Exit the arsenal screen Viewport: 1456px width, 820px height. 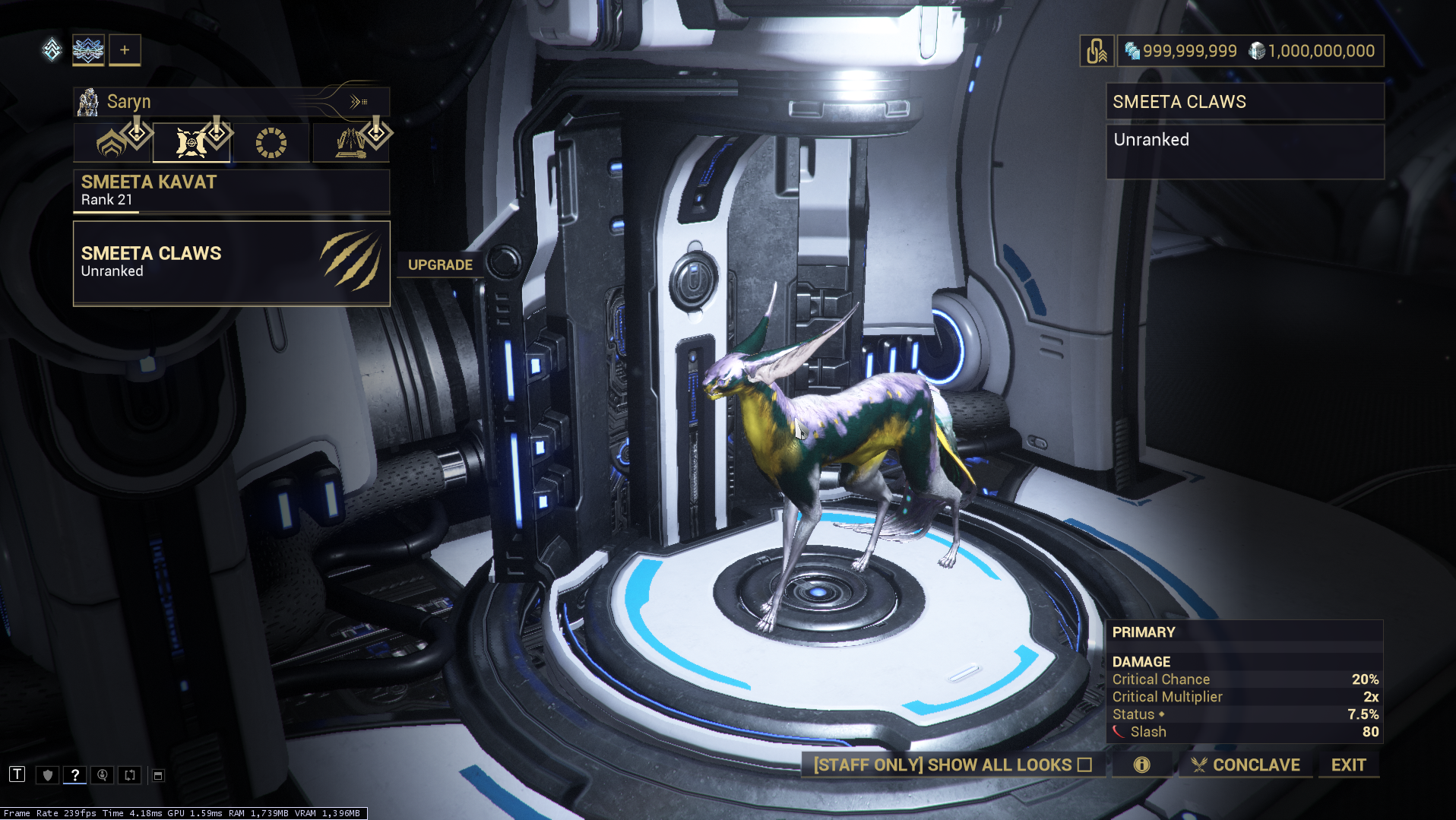[1348, 765]
